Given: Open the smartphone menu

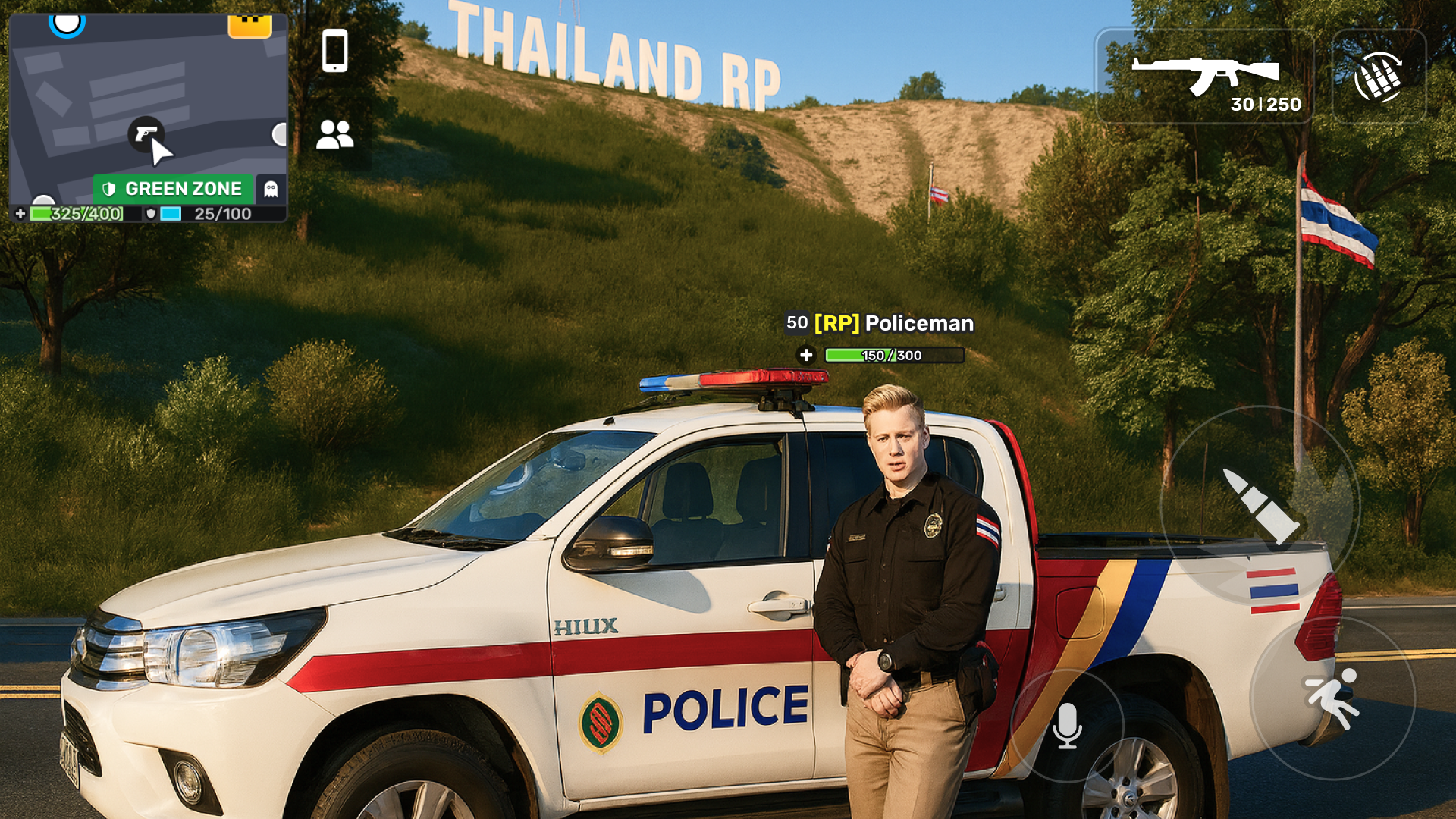Looking at the screenshot, I should [x=334, y=51].
